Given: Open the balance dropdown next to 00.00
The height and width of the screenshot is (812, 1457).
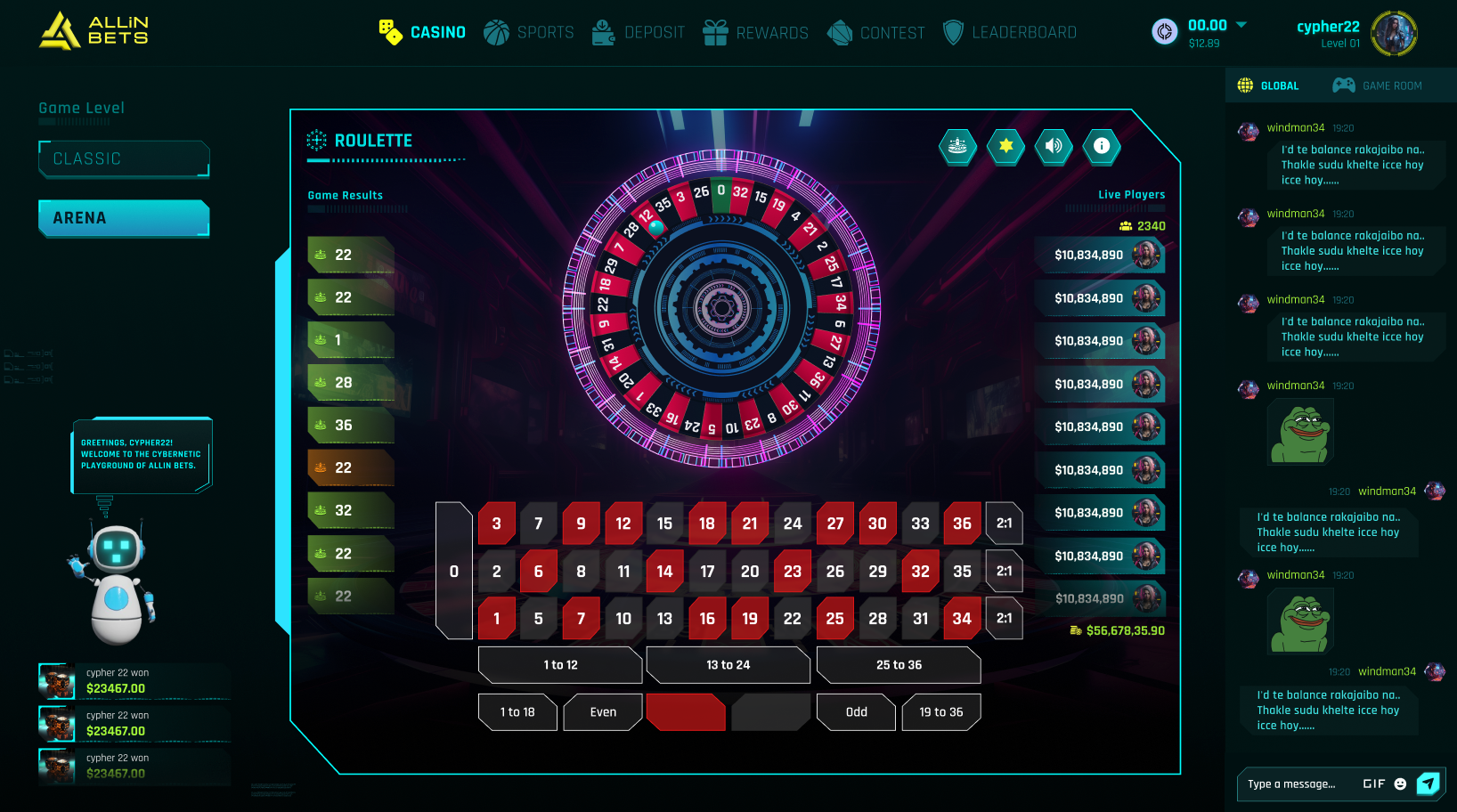Looking at the screenshot, I should tap(1241, 26).
